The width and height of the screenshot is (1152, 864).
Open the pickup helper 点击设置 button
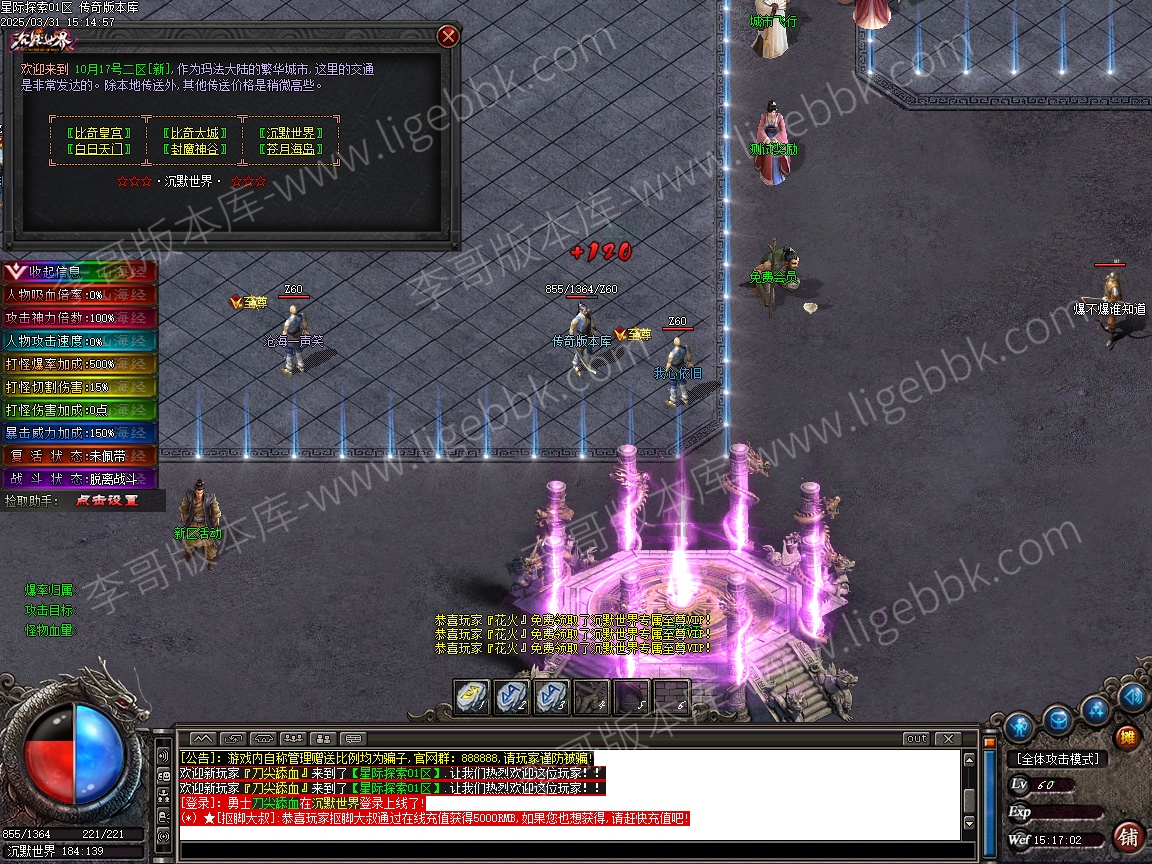tap(107, 500)
